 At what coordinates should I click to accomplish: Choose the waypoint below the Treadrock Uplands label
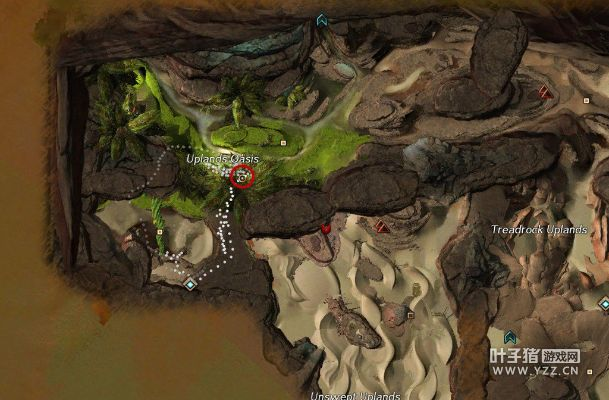coord(511,337)
